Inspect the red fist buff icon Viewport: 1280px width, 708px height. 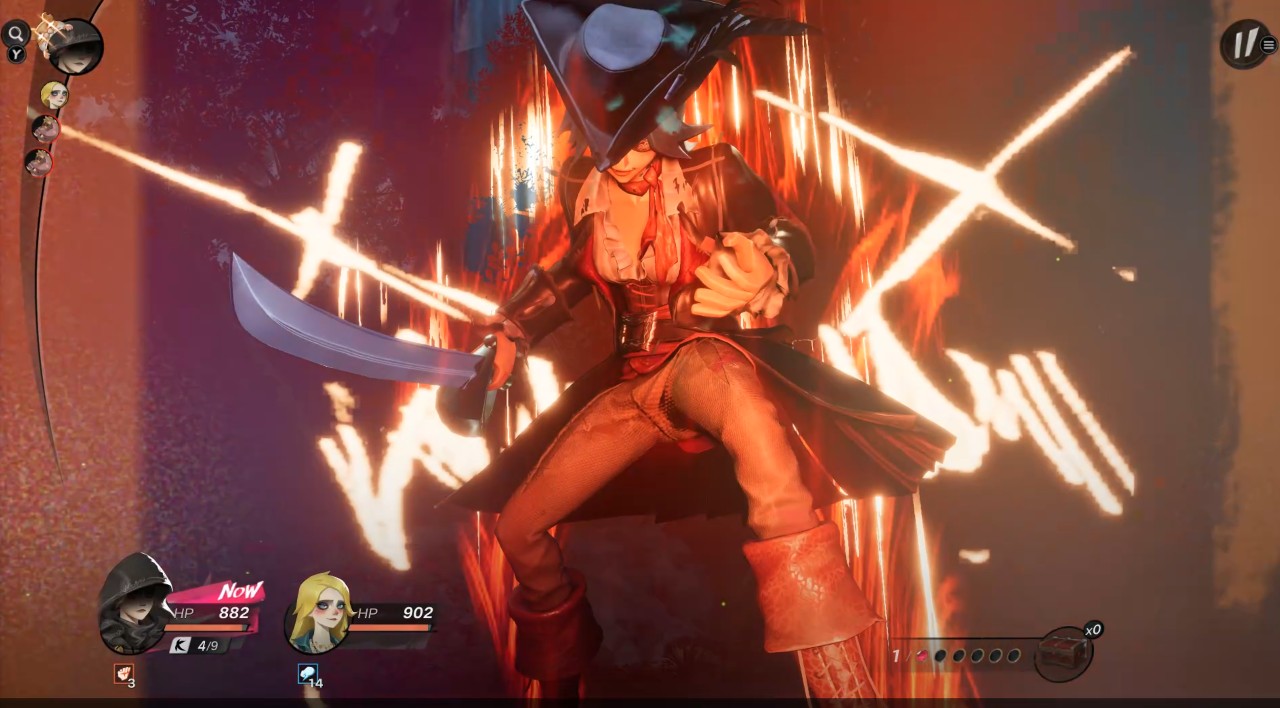pos(122,673)
